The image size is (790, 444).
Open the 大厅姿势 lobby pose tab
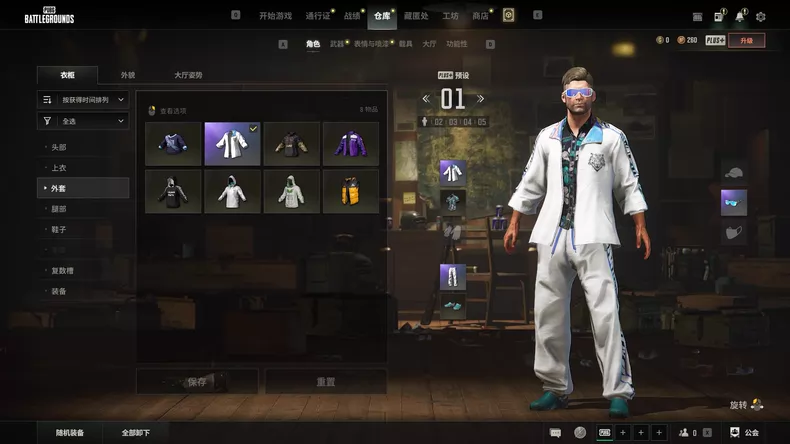(188, 75)
